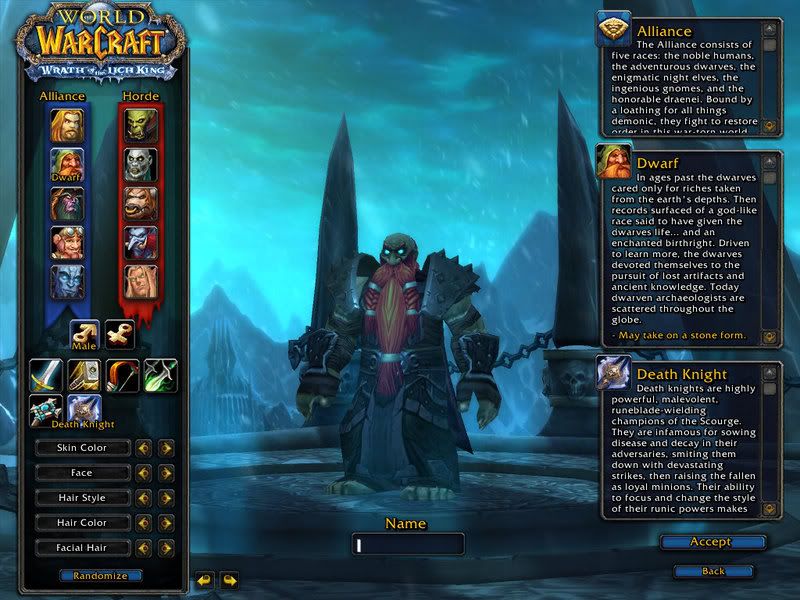Click the character Name text field
800x600 pixels.
point(408,545)
